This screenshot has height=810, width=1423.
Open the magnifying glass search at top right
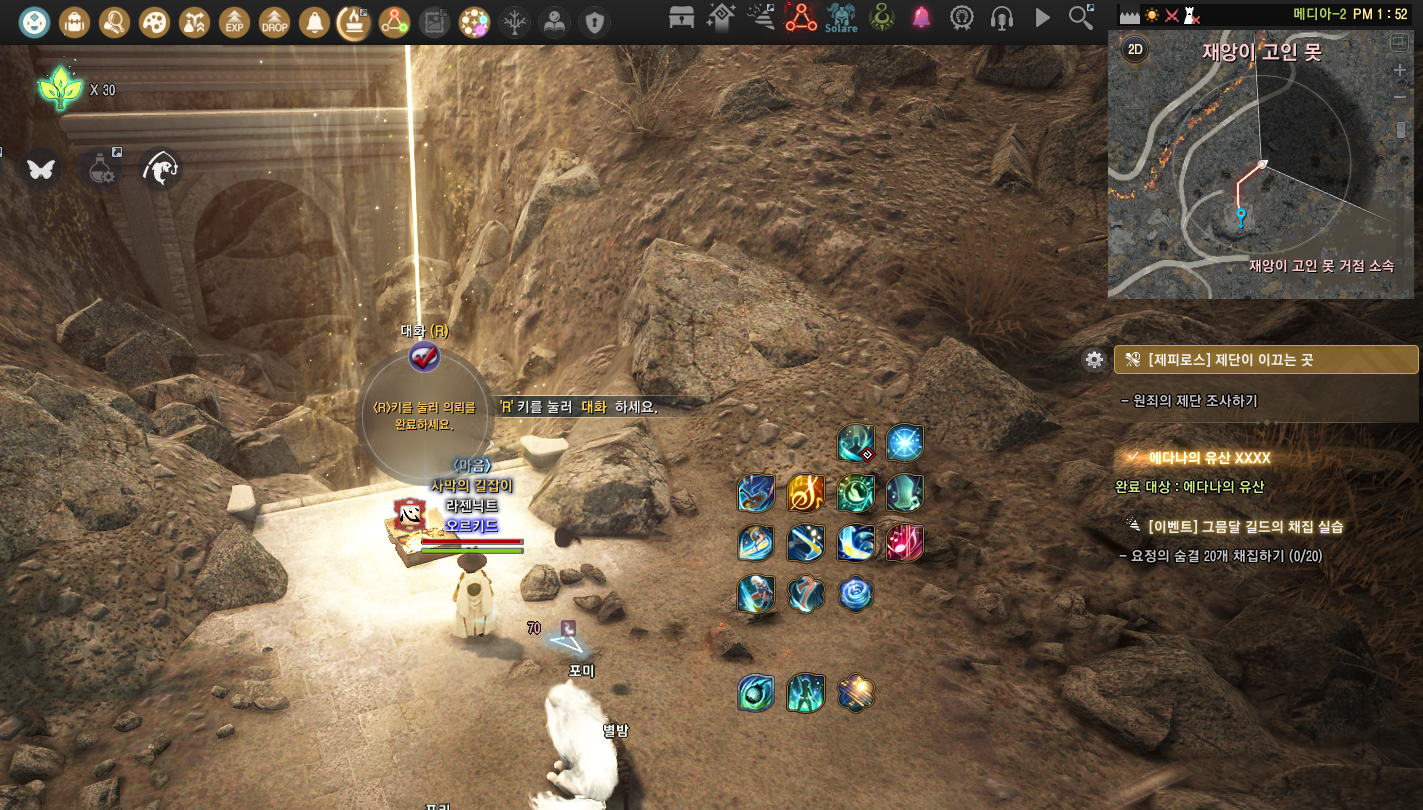[1081, 17]
